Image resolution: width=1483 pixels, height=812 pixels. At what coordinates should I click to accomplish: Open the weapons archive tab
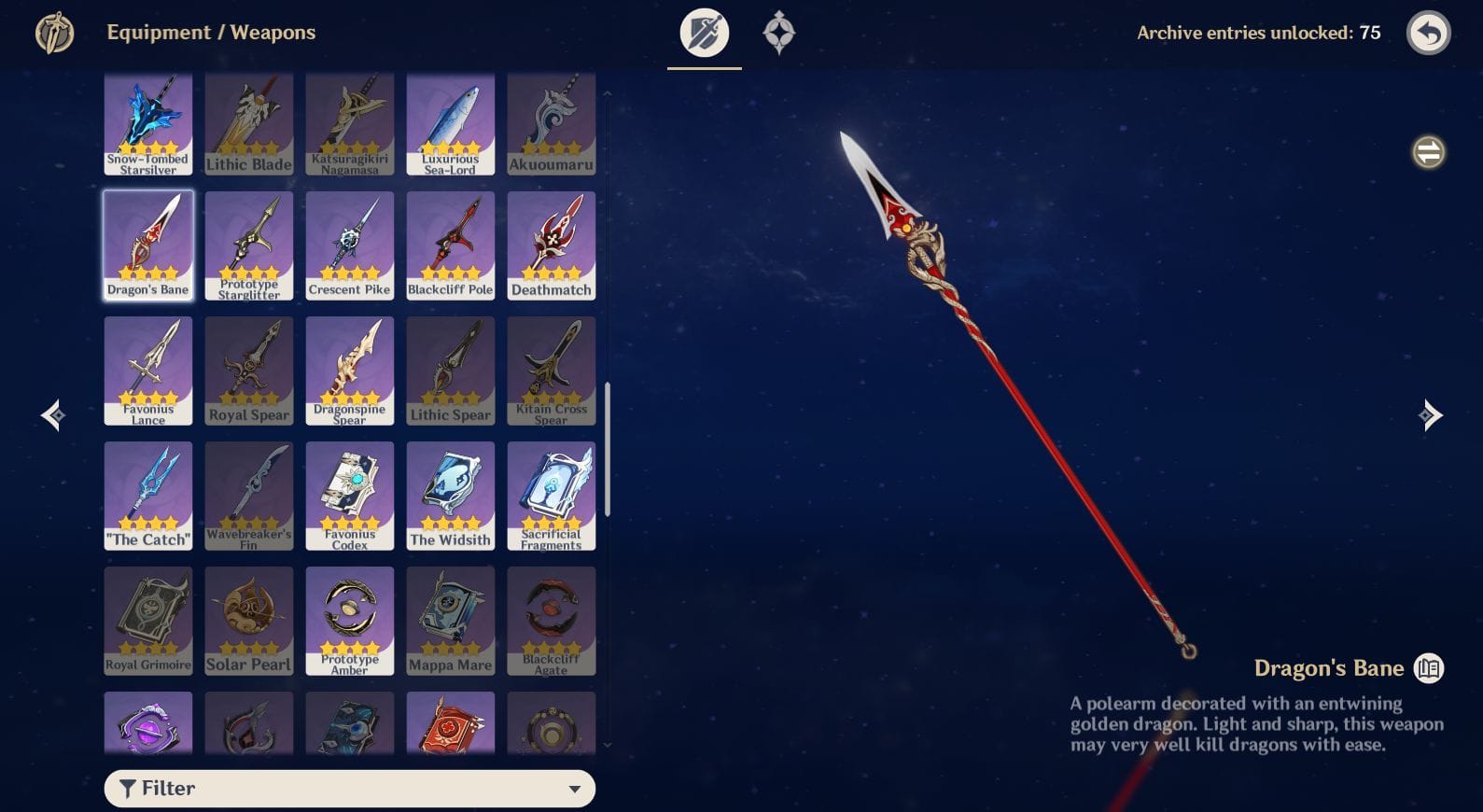[x=704, y=33]
